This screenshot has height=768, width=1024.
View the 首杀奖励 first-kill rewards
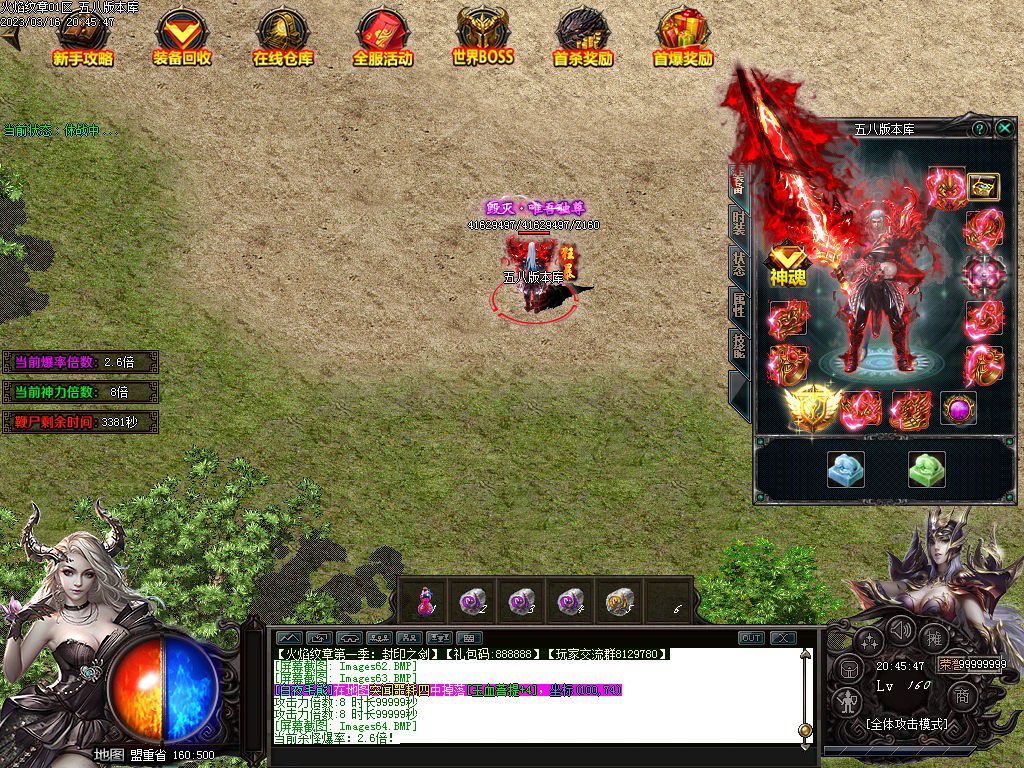(x=583, y=38)
